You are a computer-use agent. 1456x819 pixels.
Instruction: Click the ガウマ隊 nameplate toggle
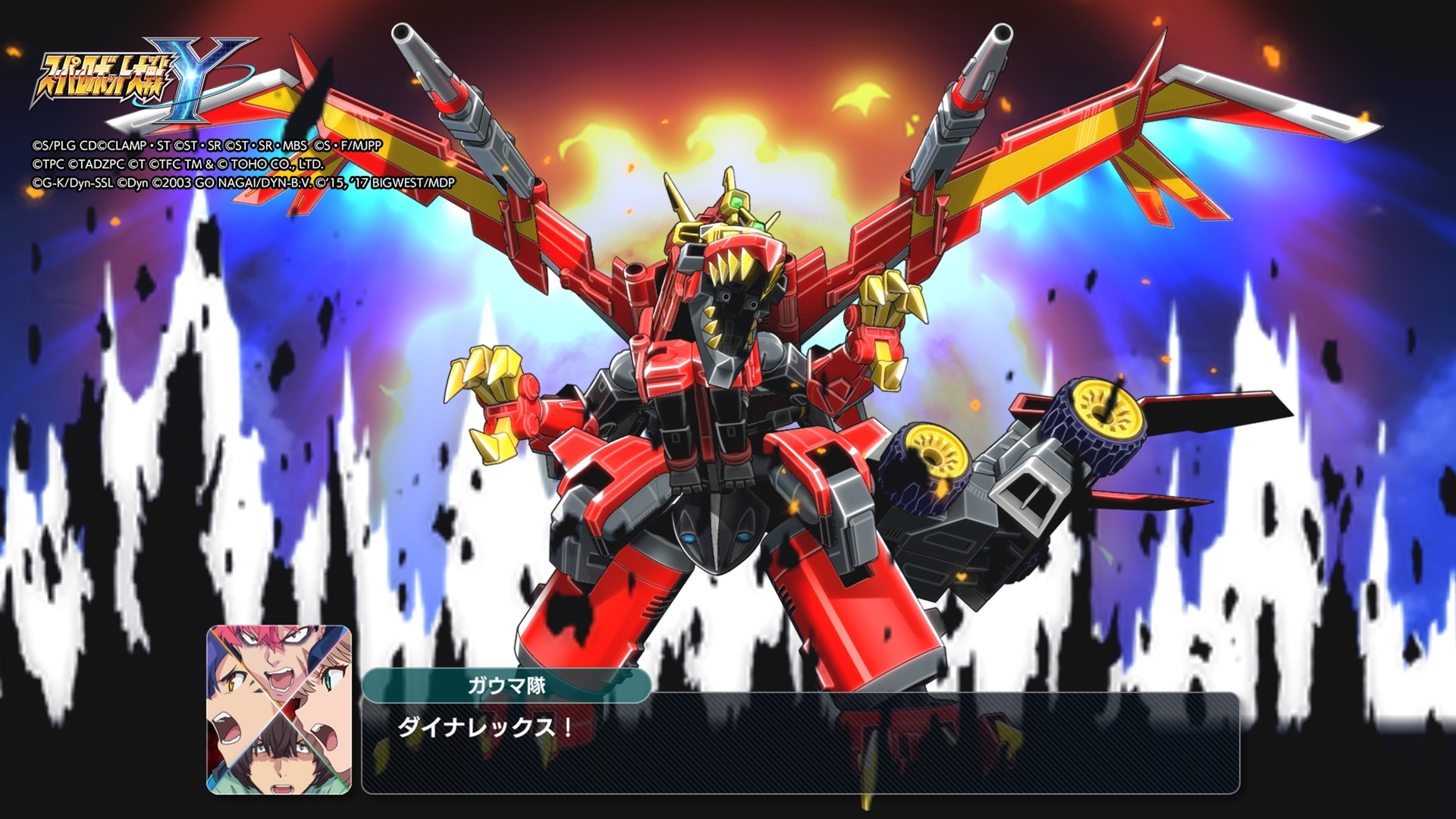[x=508, y=684]
